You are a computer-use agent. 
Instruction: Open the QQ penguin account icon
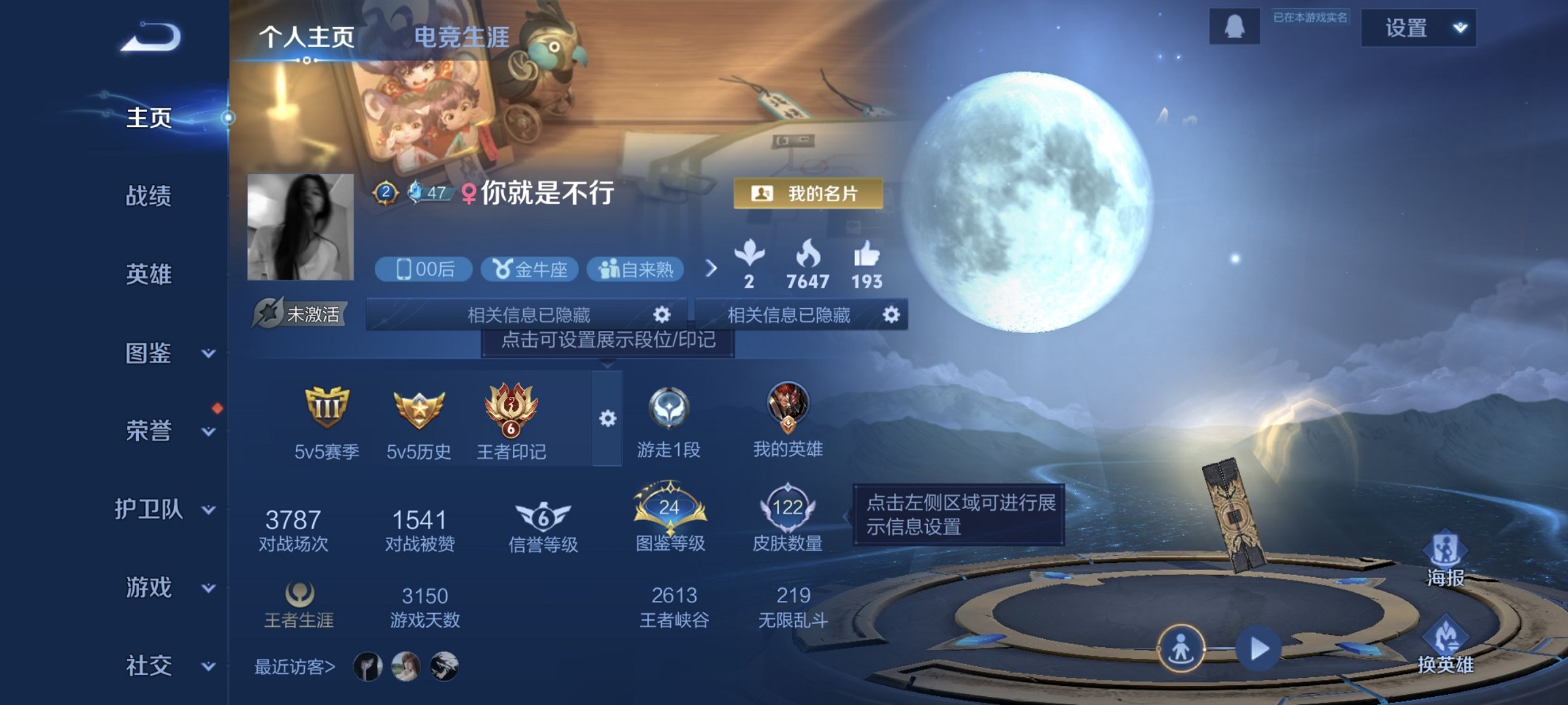click(1234, 27)
